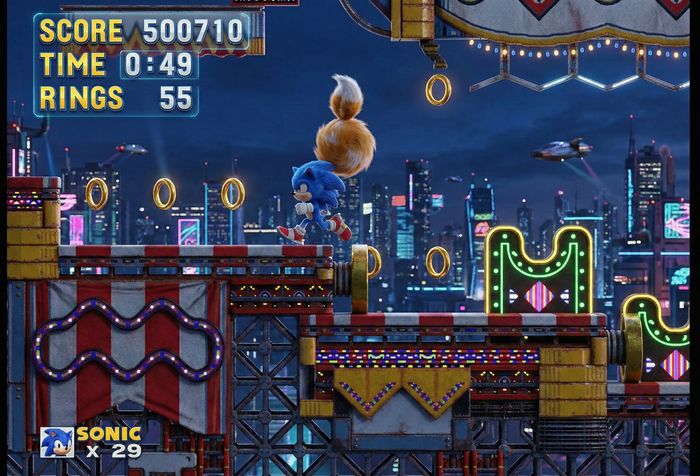Click Sonic's lives portrait icon
The height and width of the screenshot is (476, 700).
(56, 442)
